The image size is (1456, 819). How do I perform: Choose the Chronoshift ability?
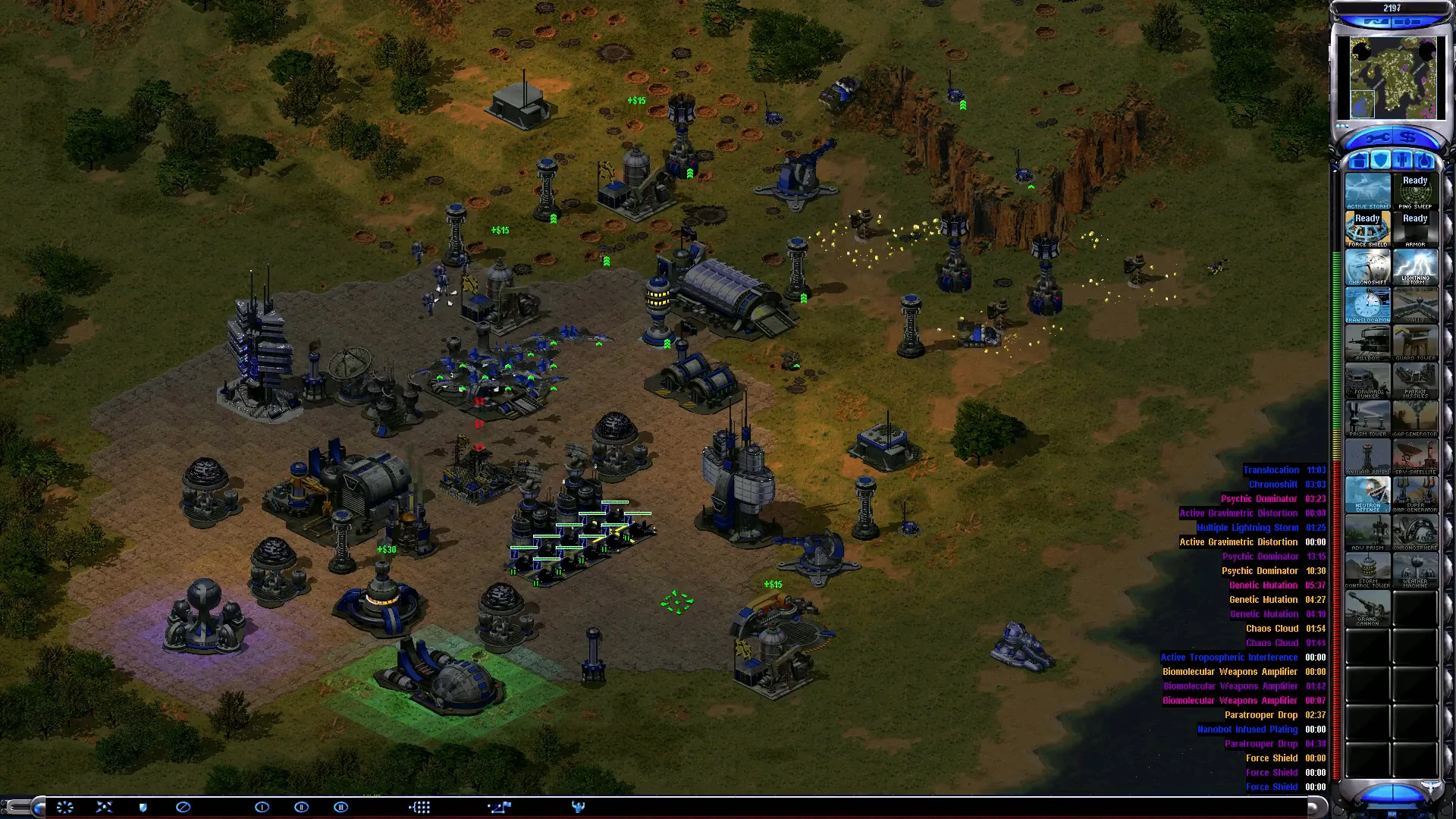click(1367, 267)
